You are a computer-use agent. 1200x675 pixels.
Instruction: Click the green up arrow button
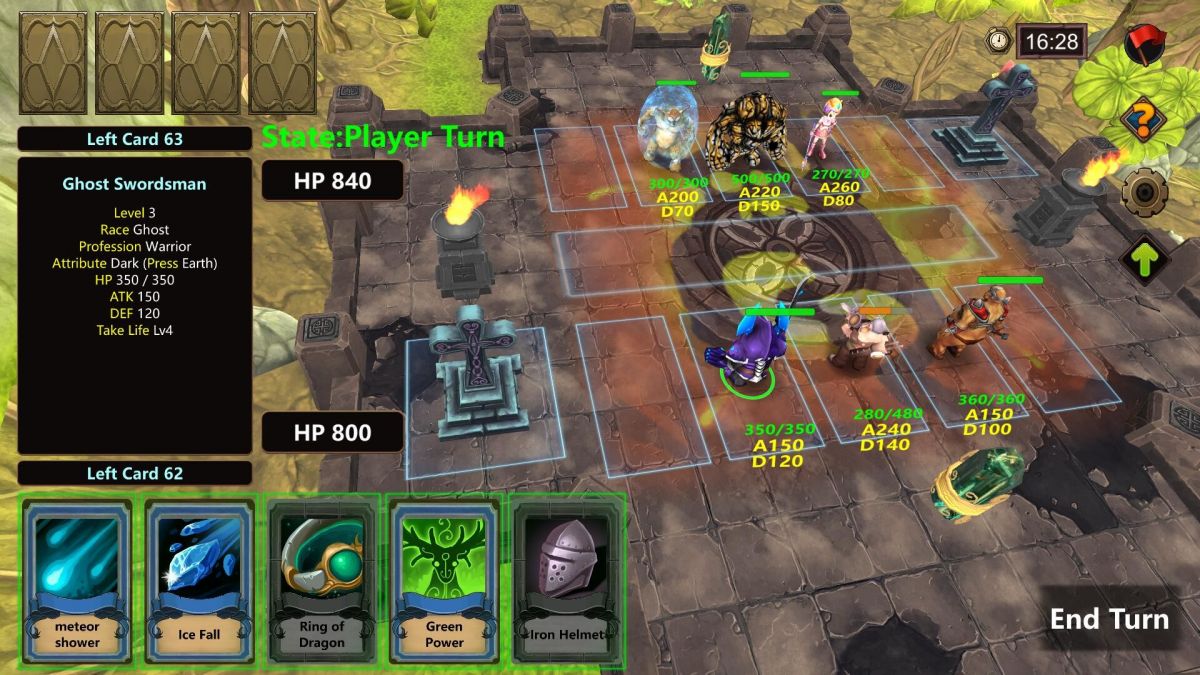[1140, 260]
